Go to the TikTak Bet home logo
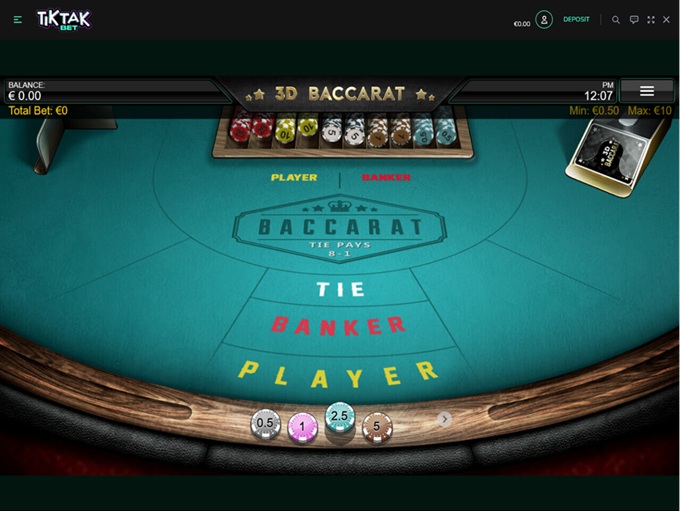680x511 pixels. [x=64, y=19]
